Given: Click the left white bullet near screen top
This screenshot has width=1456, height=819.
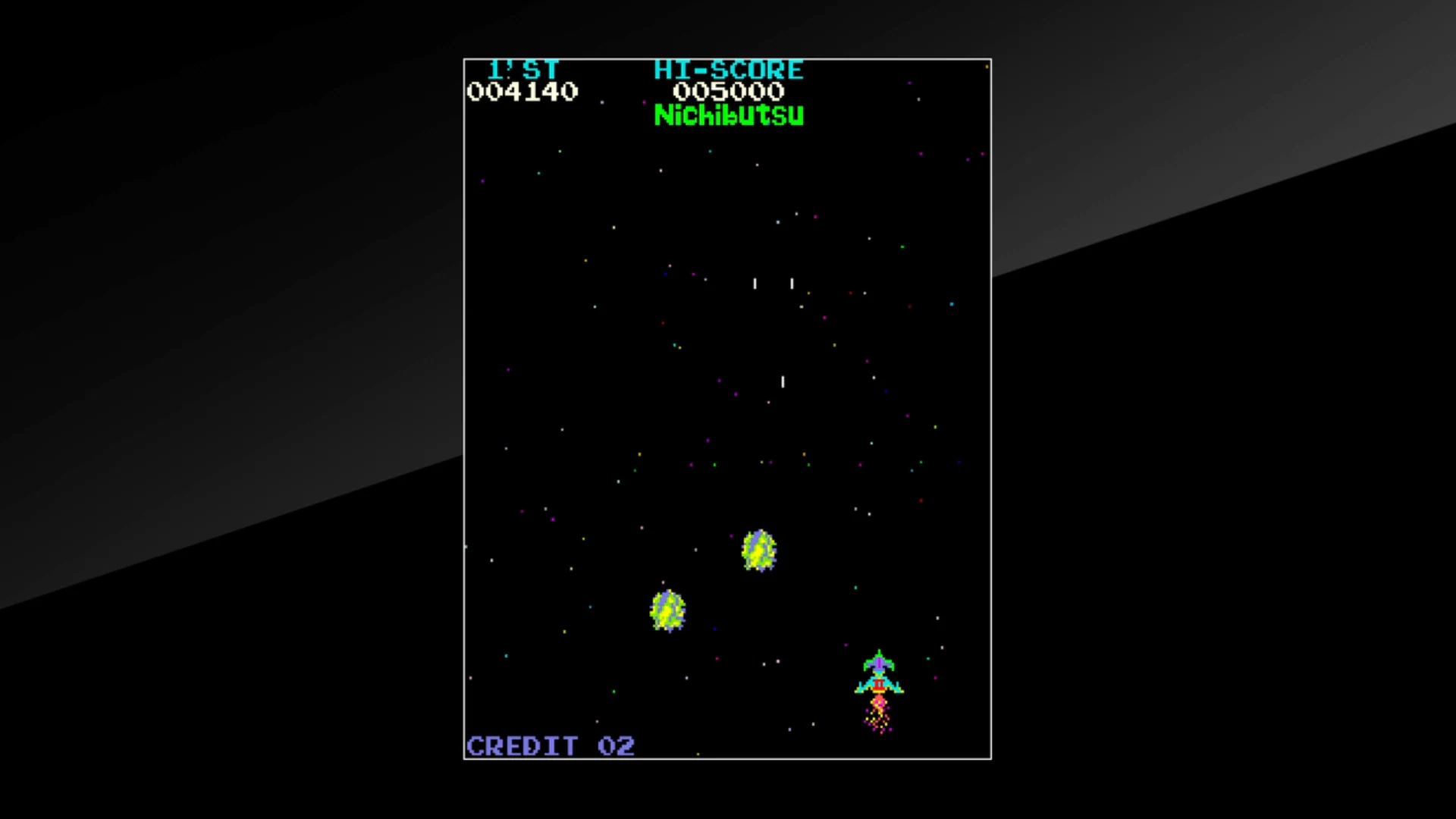Looking at the screenshot, I should pyautogui.click(x=755, y=284).
